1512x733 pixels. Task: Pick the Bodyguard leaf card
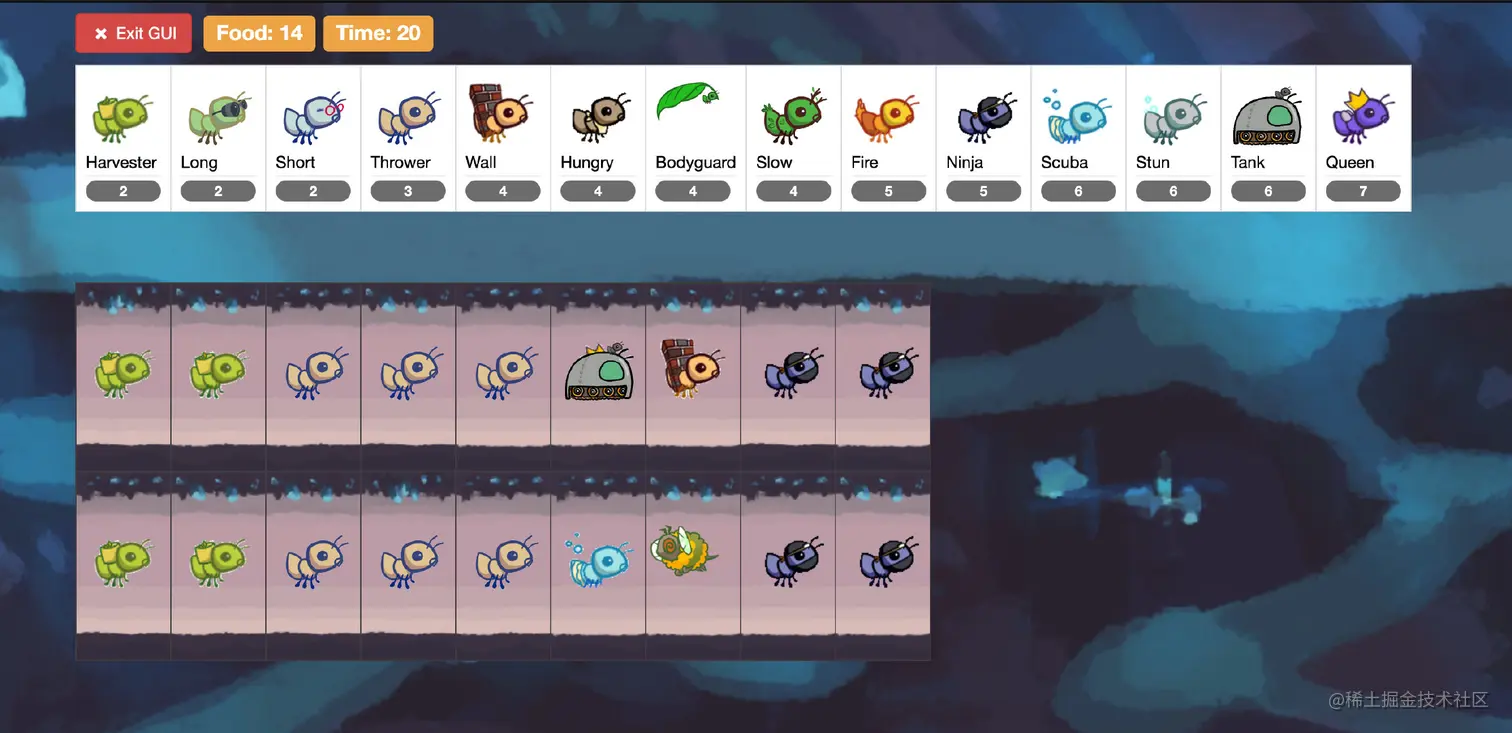(x=694, y=138)
